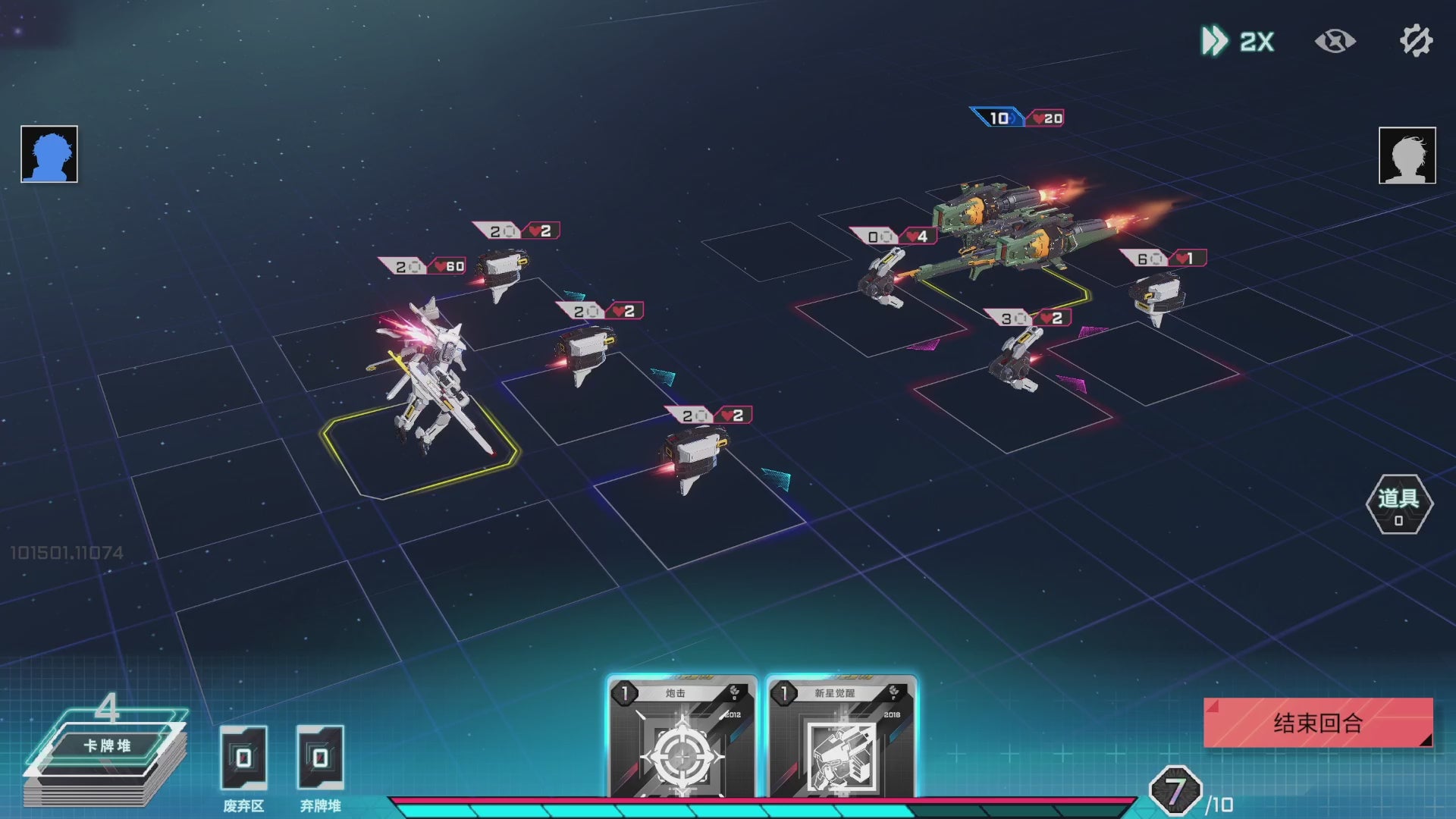Click the grey opponent avatar portrait
1456x819 pixels.
tap(1407, 155)
